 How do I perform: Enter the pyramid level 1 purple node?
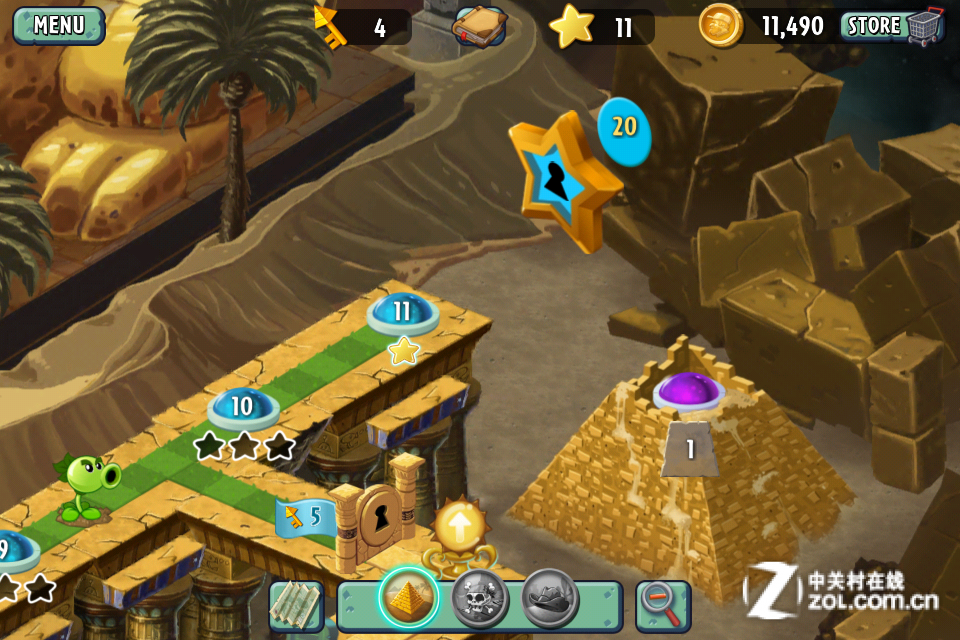[689, 390]
